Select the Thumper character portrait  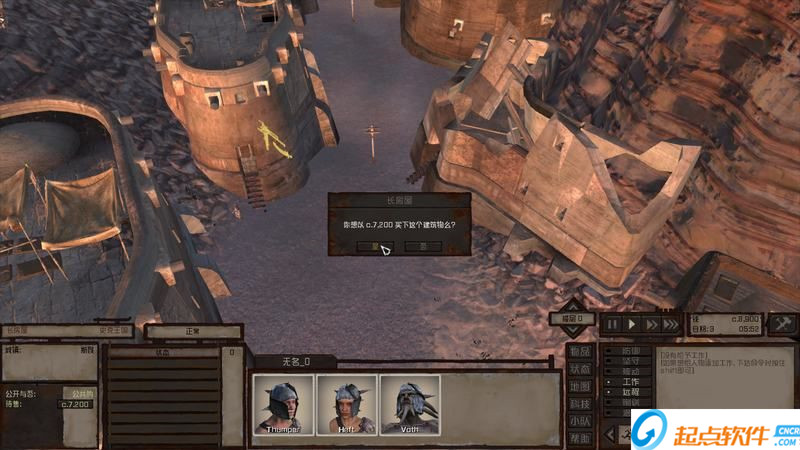pos(283,405)
